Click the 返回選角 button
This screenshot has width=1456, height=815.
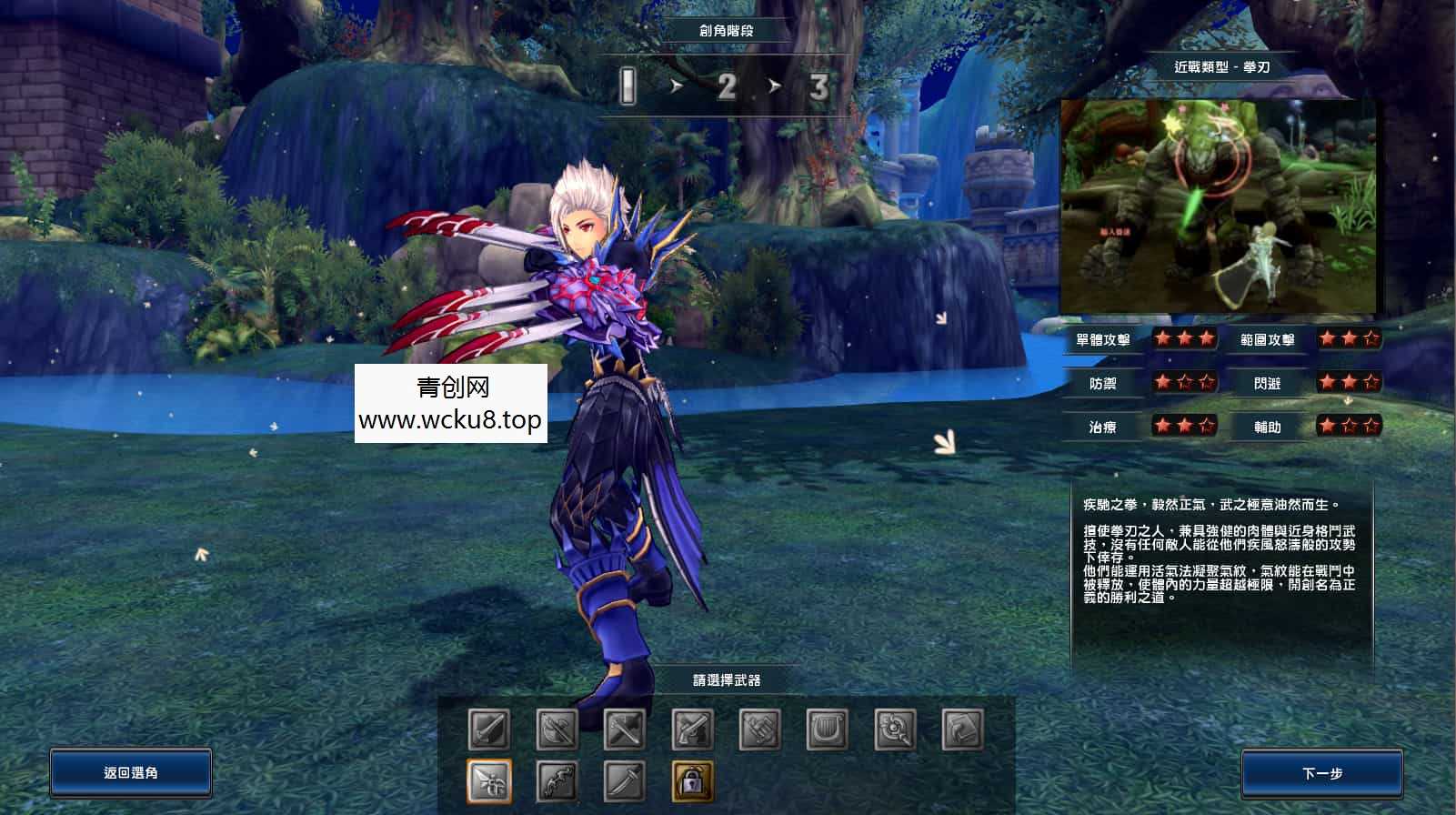click(131, 772)
